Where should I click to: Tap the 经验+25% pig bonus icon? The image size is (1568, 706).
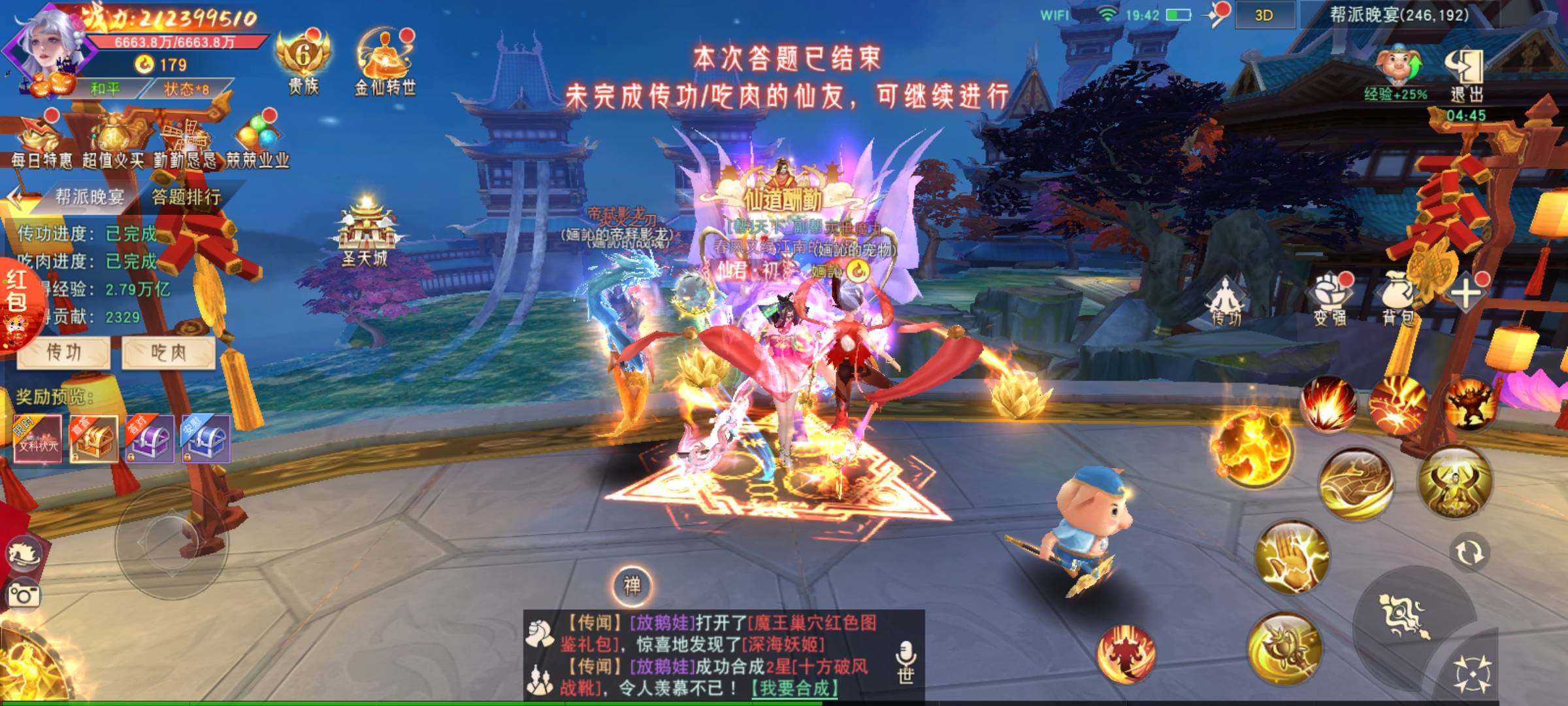[1396, 73]
